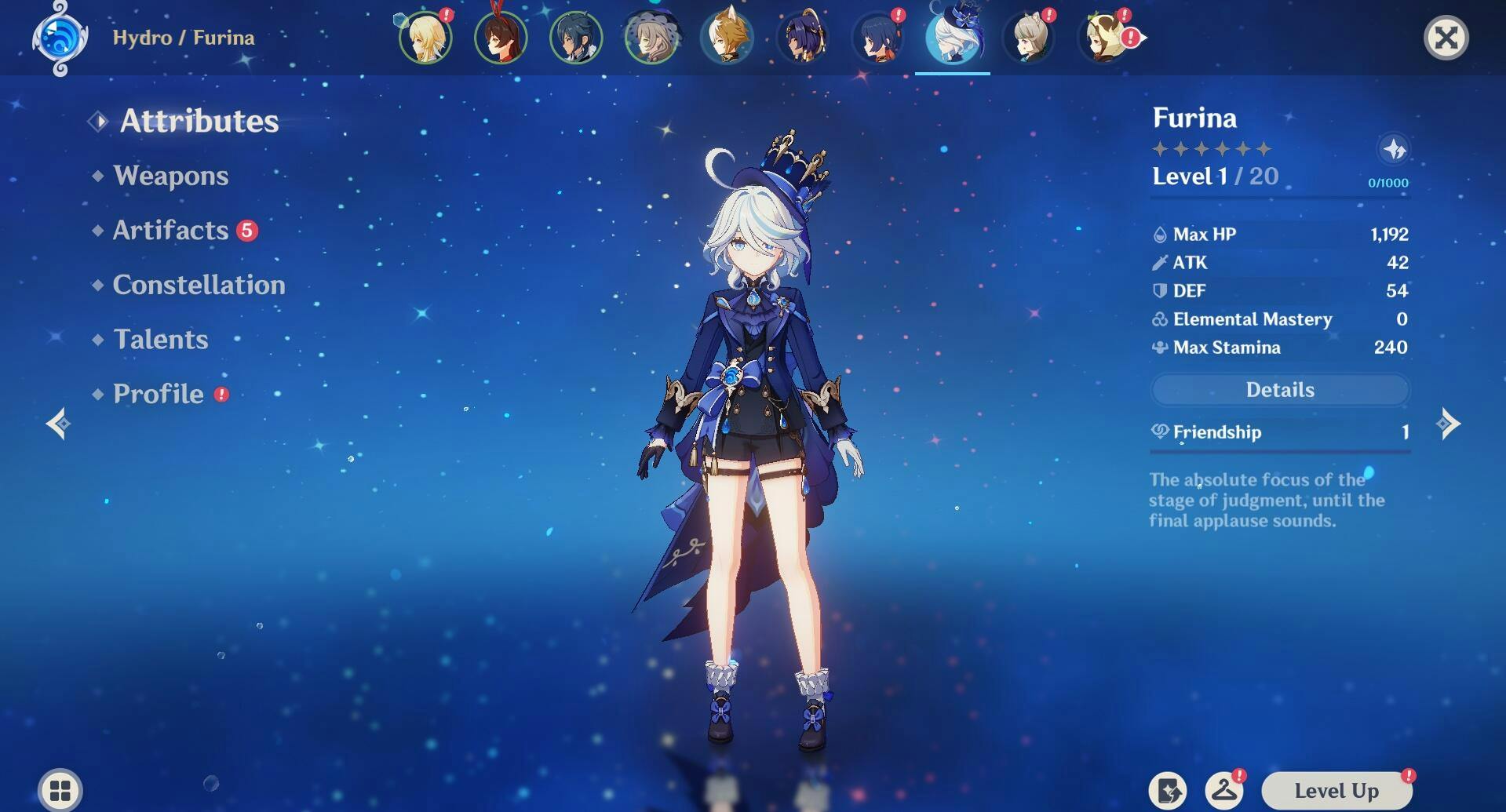Image resolution: width=1506 pixels, height=812 pixels.
Task: Pick the fox-eared orange-haired character portrait
Action: tap(727, 38)
